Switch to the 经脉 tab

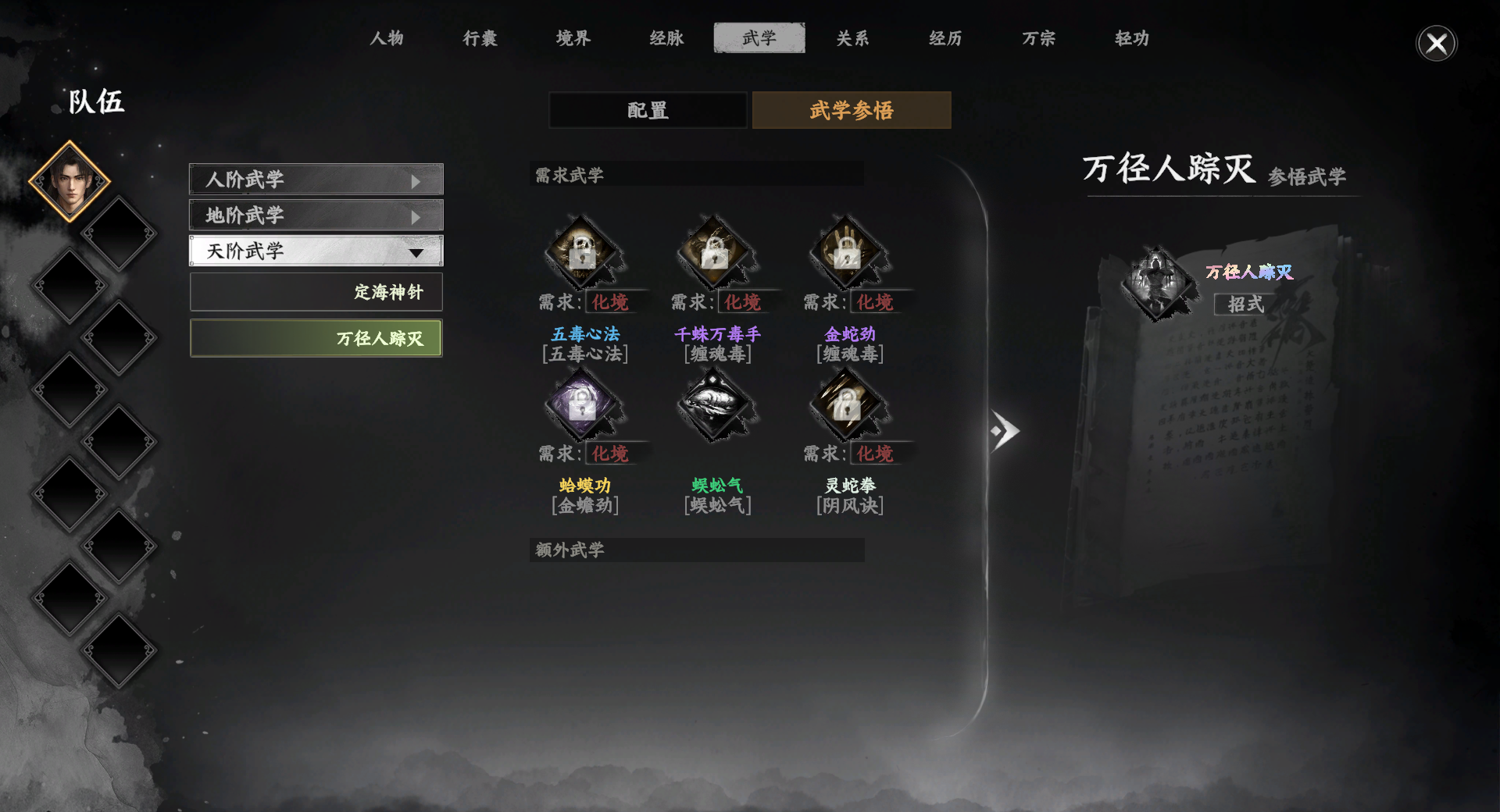666,37
